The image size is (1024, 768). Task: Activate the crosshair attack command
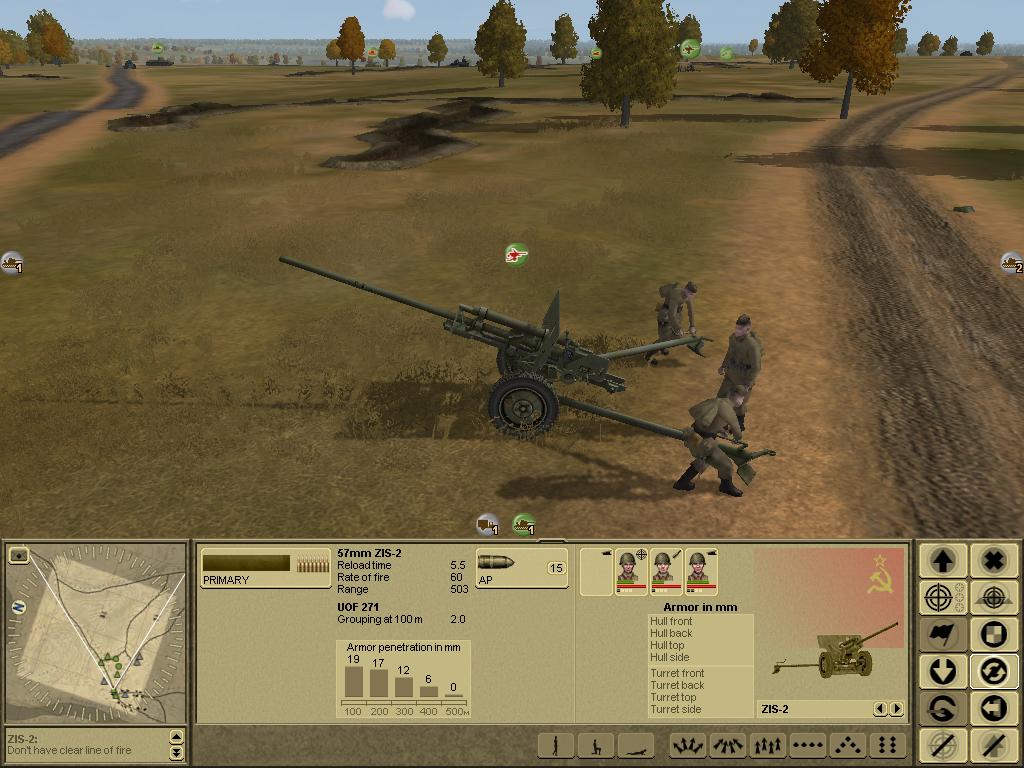942,598
